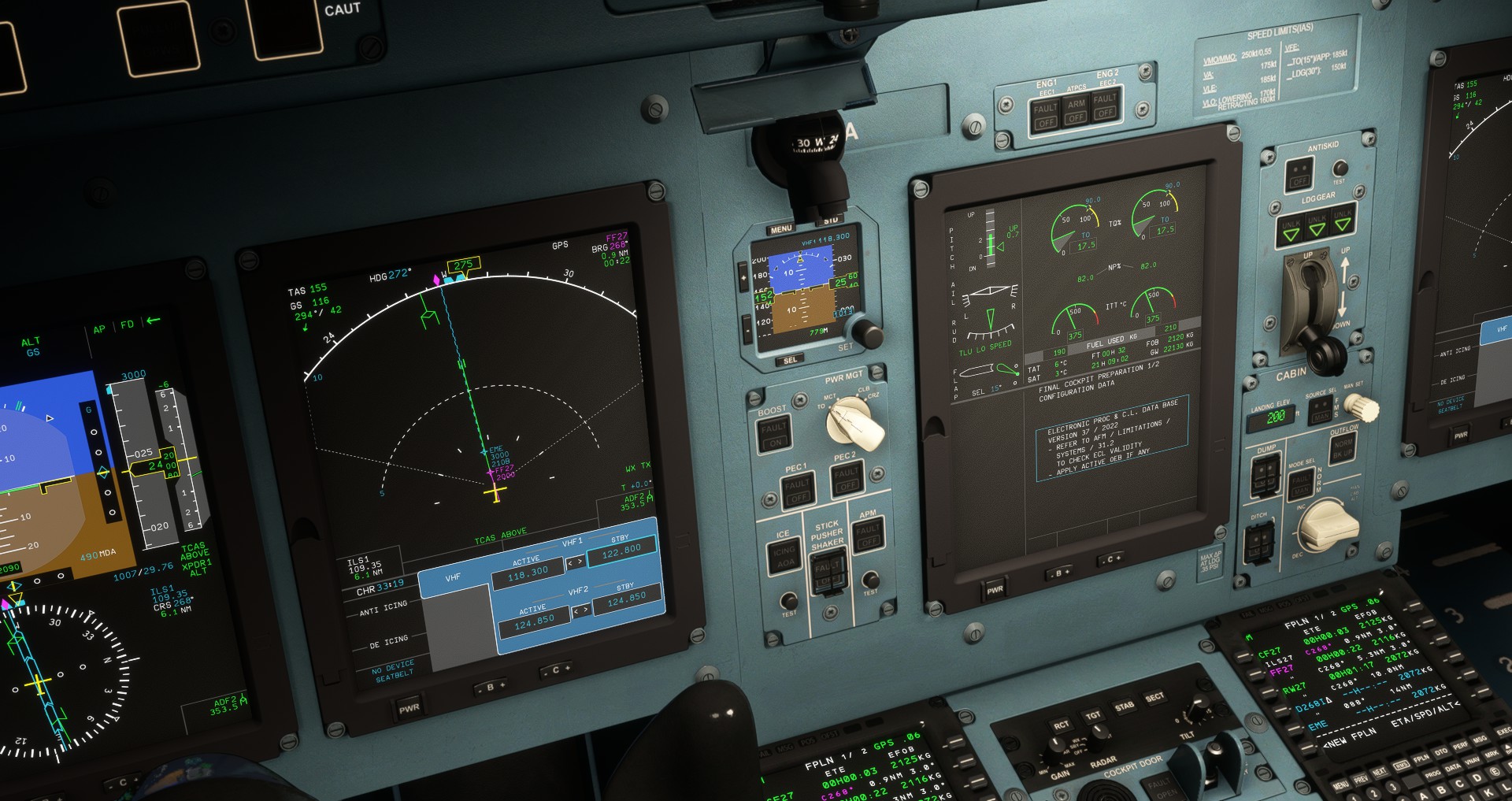Toggle the ENG 1 EEC1 OFF switch
This screenshot has width=1512, height=801.
1045,113
